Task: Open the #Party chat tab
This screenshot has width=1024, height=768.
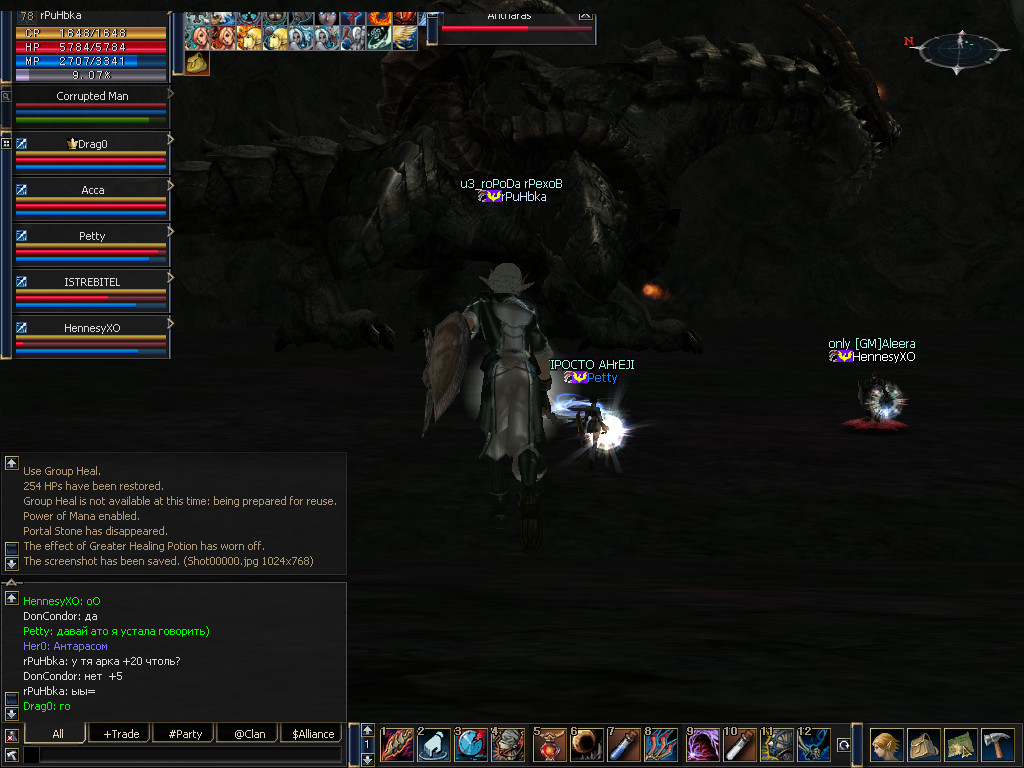Action: 185,734
